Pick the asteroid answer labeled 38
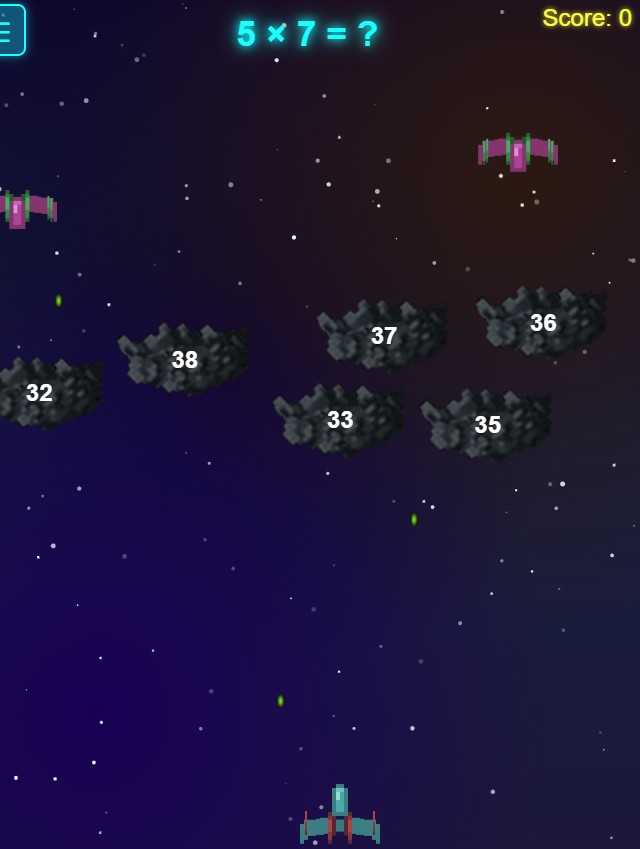This screenshot has height=849, width=640. point(184,360)
